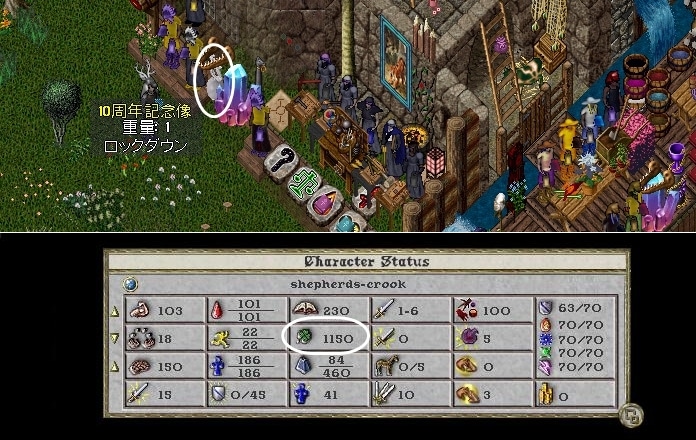The image size is (696, 440).
Task: Minimize the Character Status window
Action: pos(630,414)
